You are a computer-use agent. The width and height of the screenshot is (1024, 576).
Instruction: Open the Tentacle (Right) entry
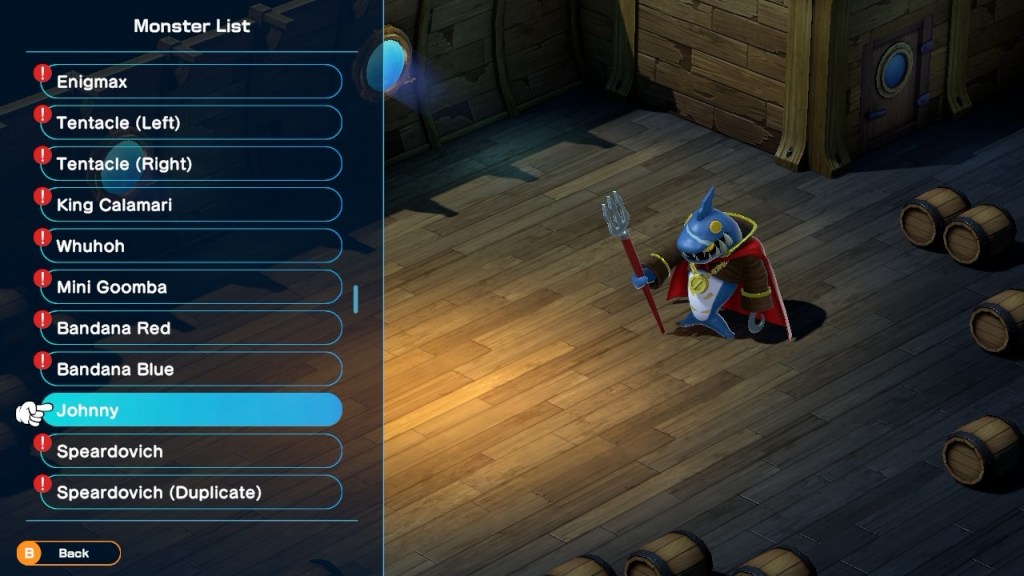[190, 164]
